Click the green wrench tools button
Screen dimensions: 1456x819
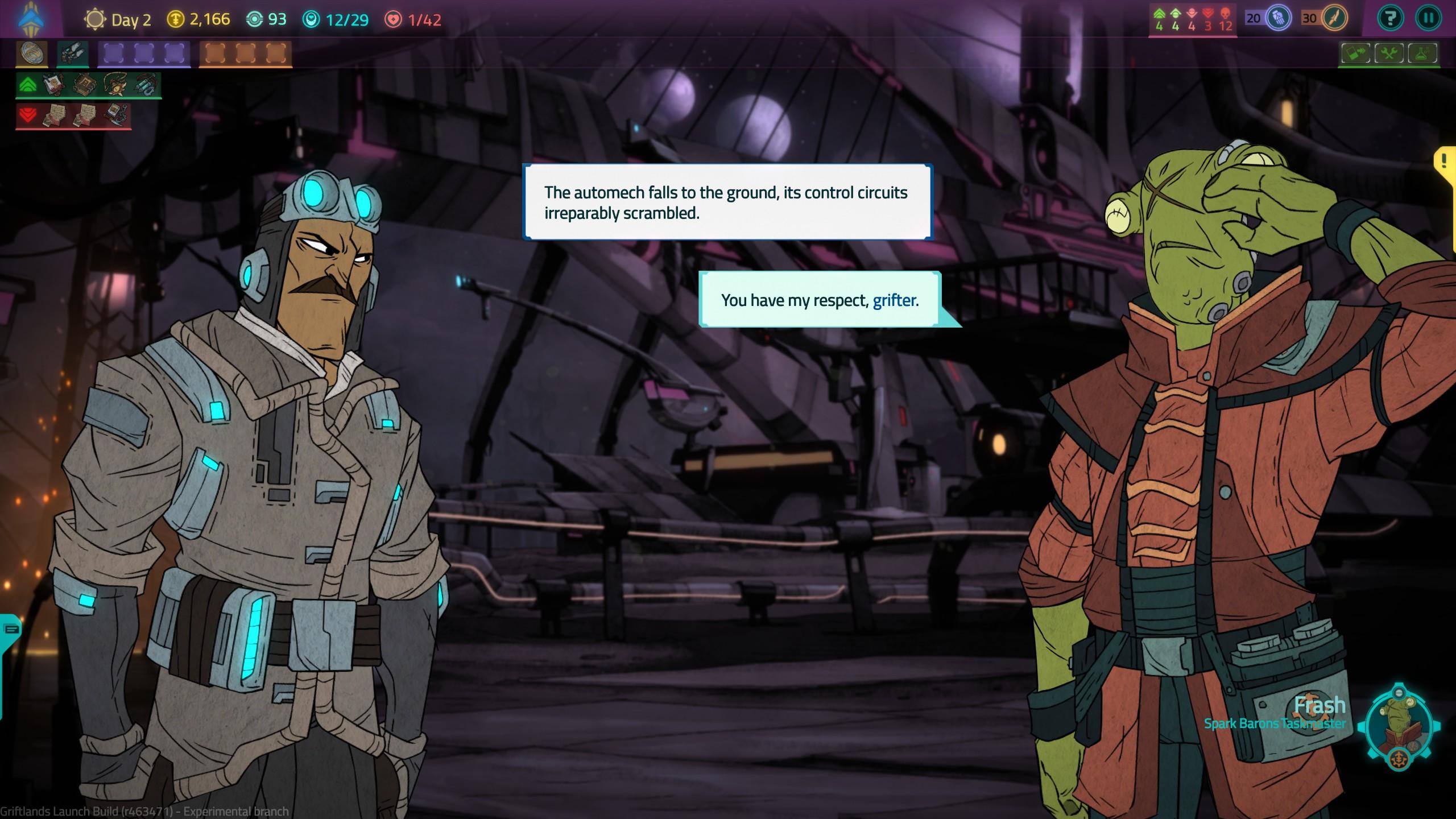[1389, 54]
